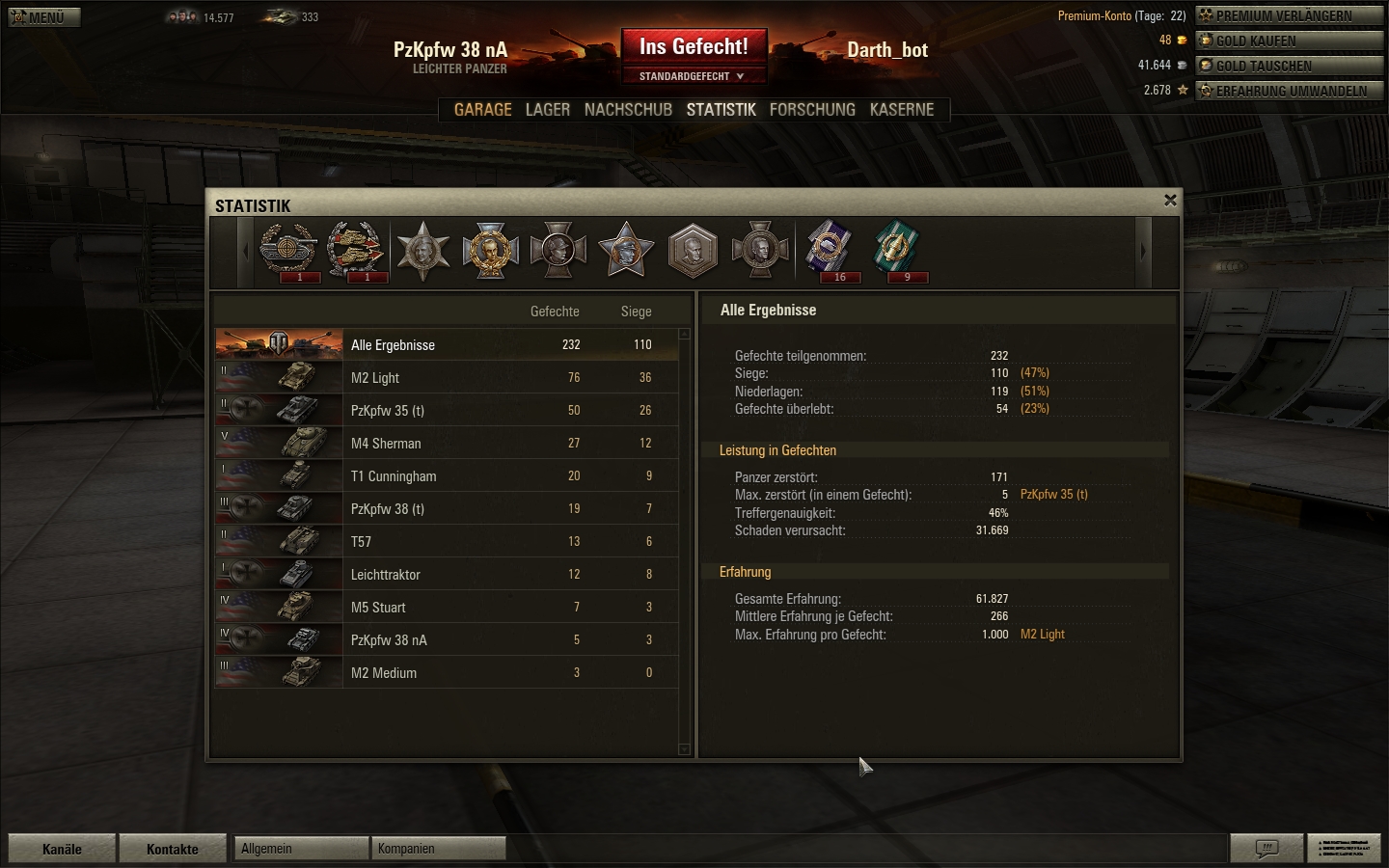Image resolution: width=1389 pixels, height=868 pixels.
Task: Go to the Nachschub tab
Action: [x=628, y=110]
